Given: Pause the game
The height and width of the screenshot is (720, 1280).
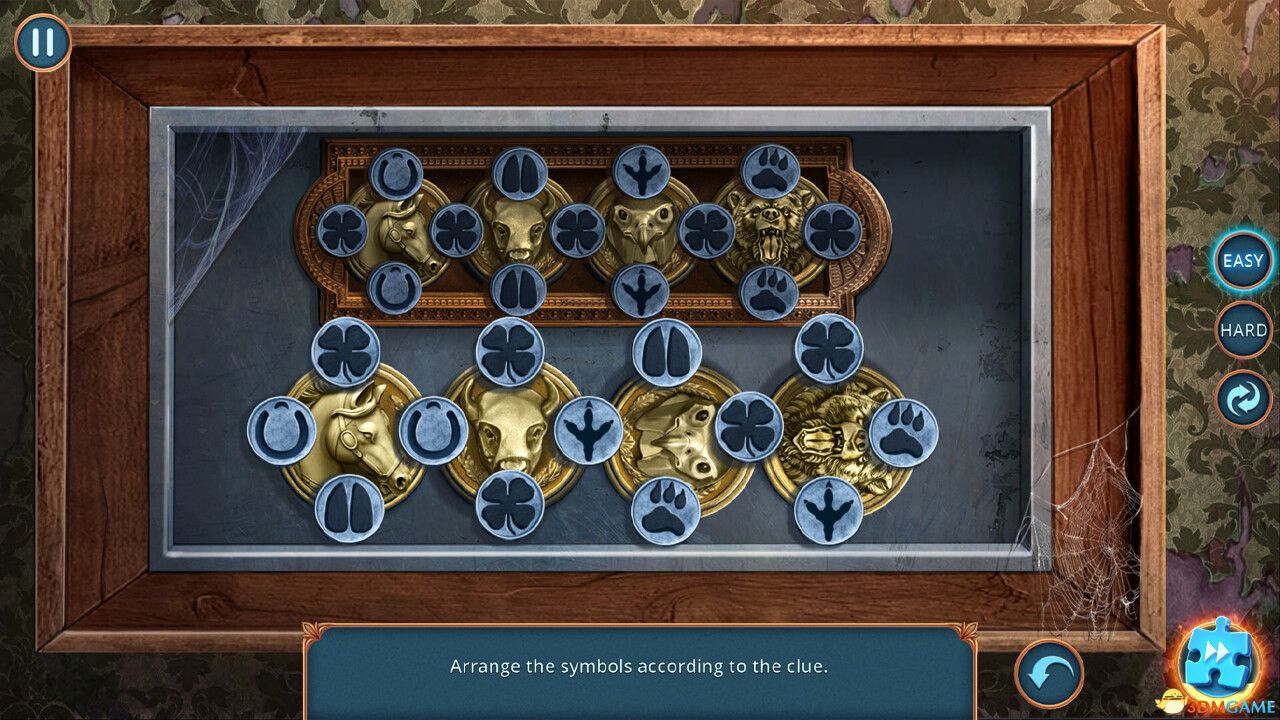Looking at the screenshot, I should click(x=42, y=43).
